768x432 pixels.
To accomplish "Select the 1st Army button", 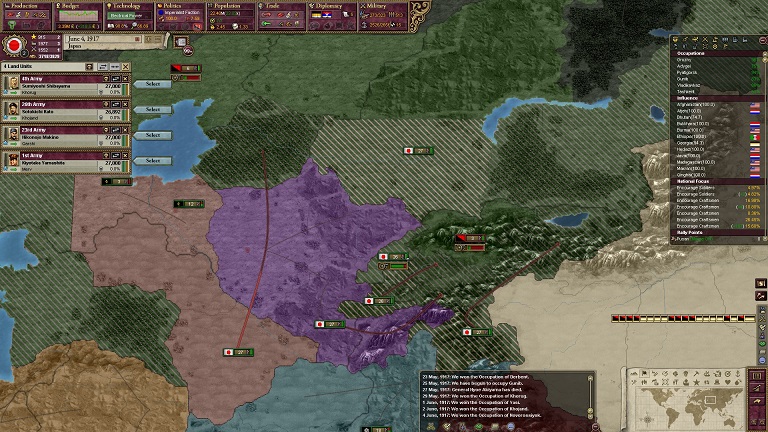I will pos(153,161).
